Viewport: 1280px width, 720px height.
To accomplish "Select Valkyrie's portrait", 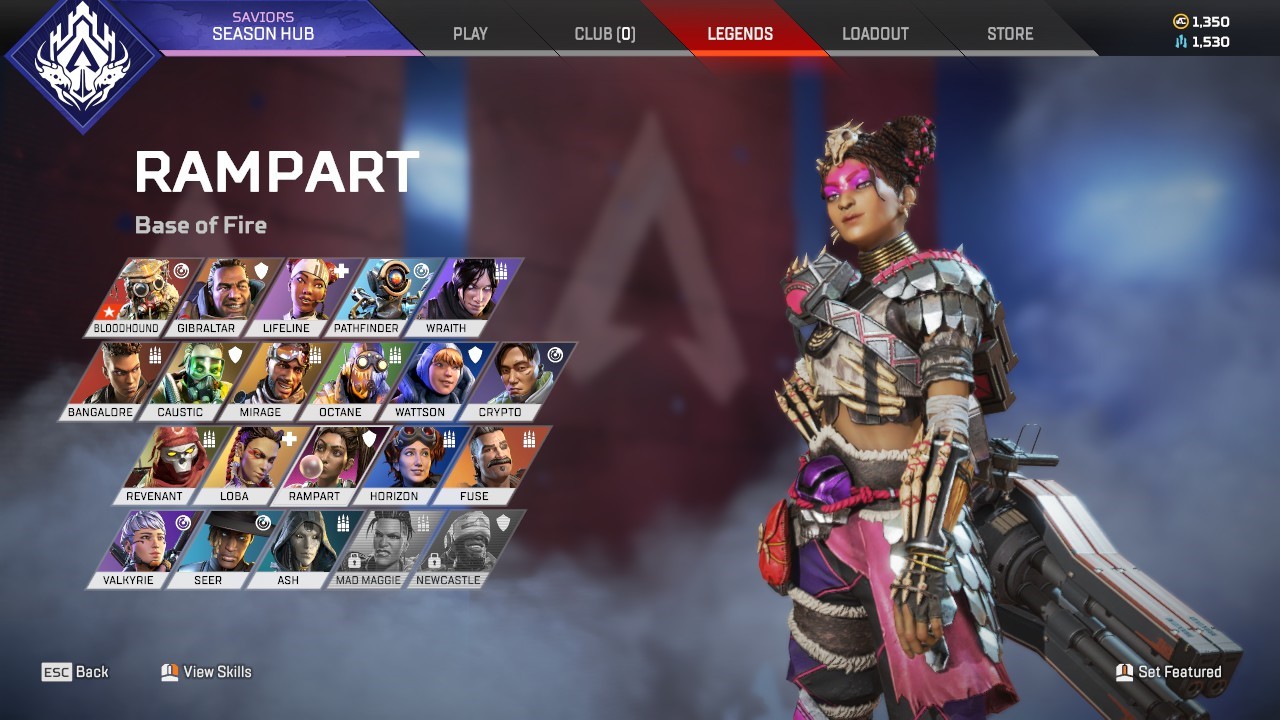I will pos(150,545).
